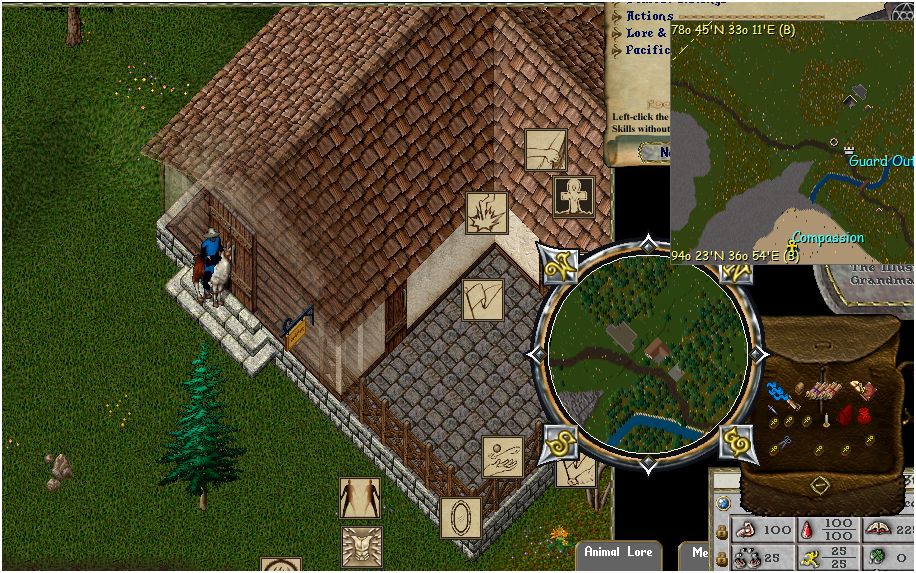The image size is (916, 573).
Task: Click the Guard Outpost tower marker
Action: pos(848,149)
